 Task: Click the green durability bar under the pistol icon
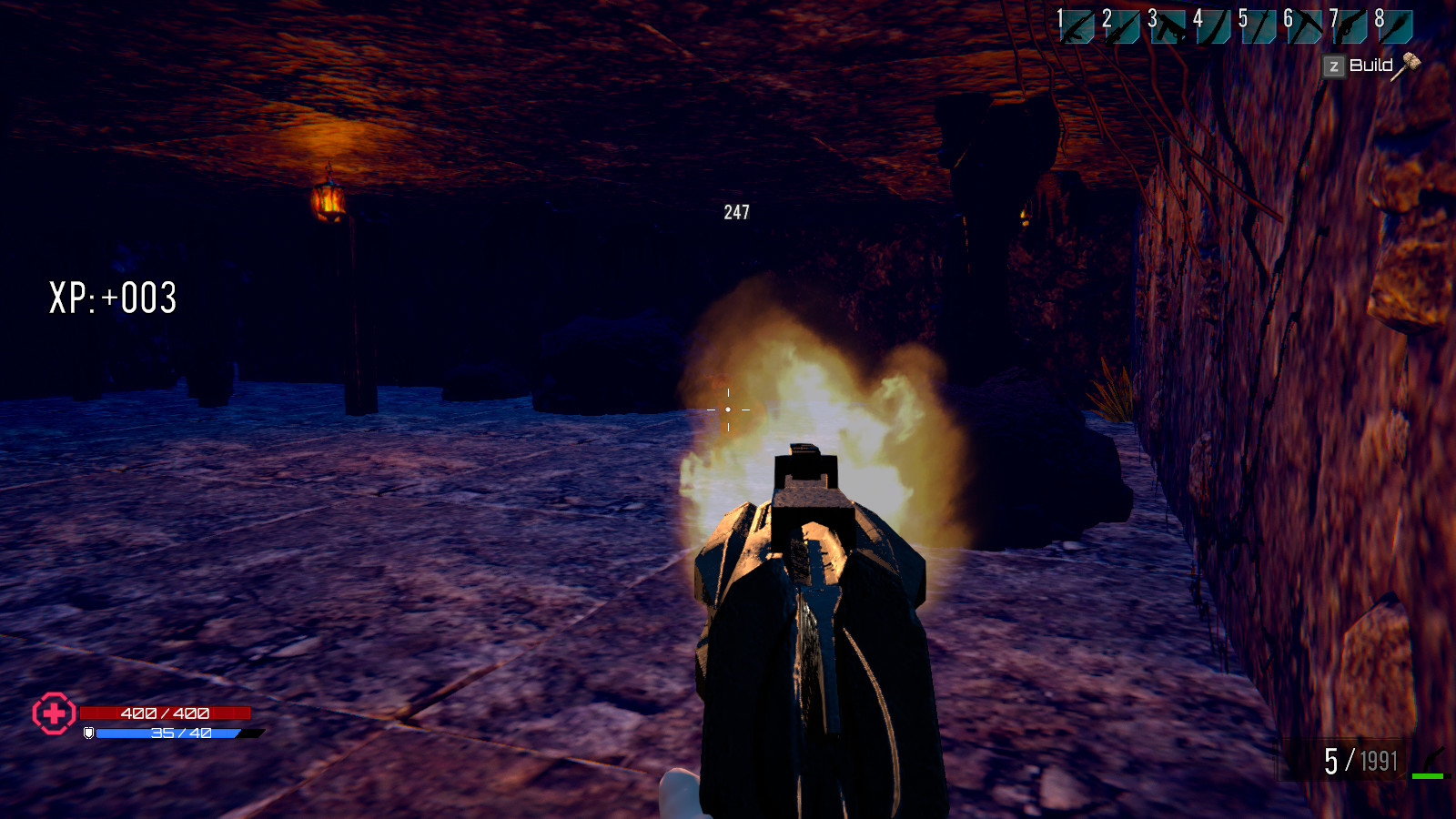click(1428, 776)
